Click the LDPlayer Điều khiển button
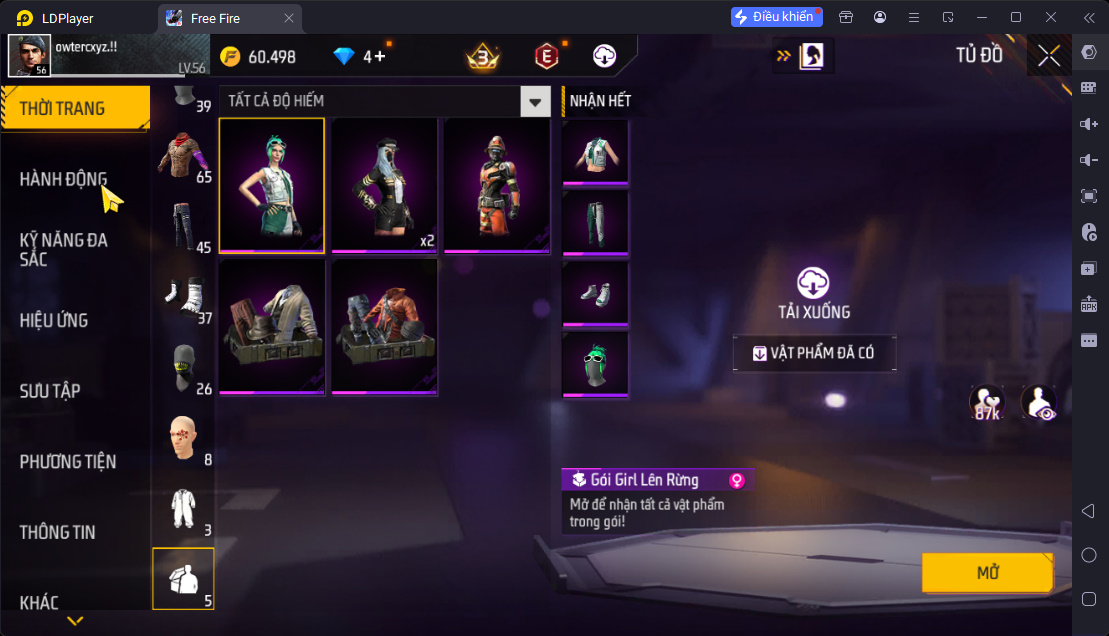 [x=777, y=17]
